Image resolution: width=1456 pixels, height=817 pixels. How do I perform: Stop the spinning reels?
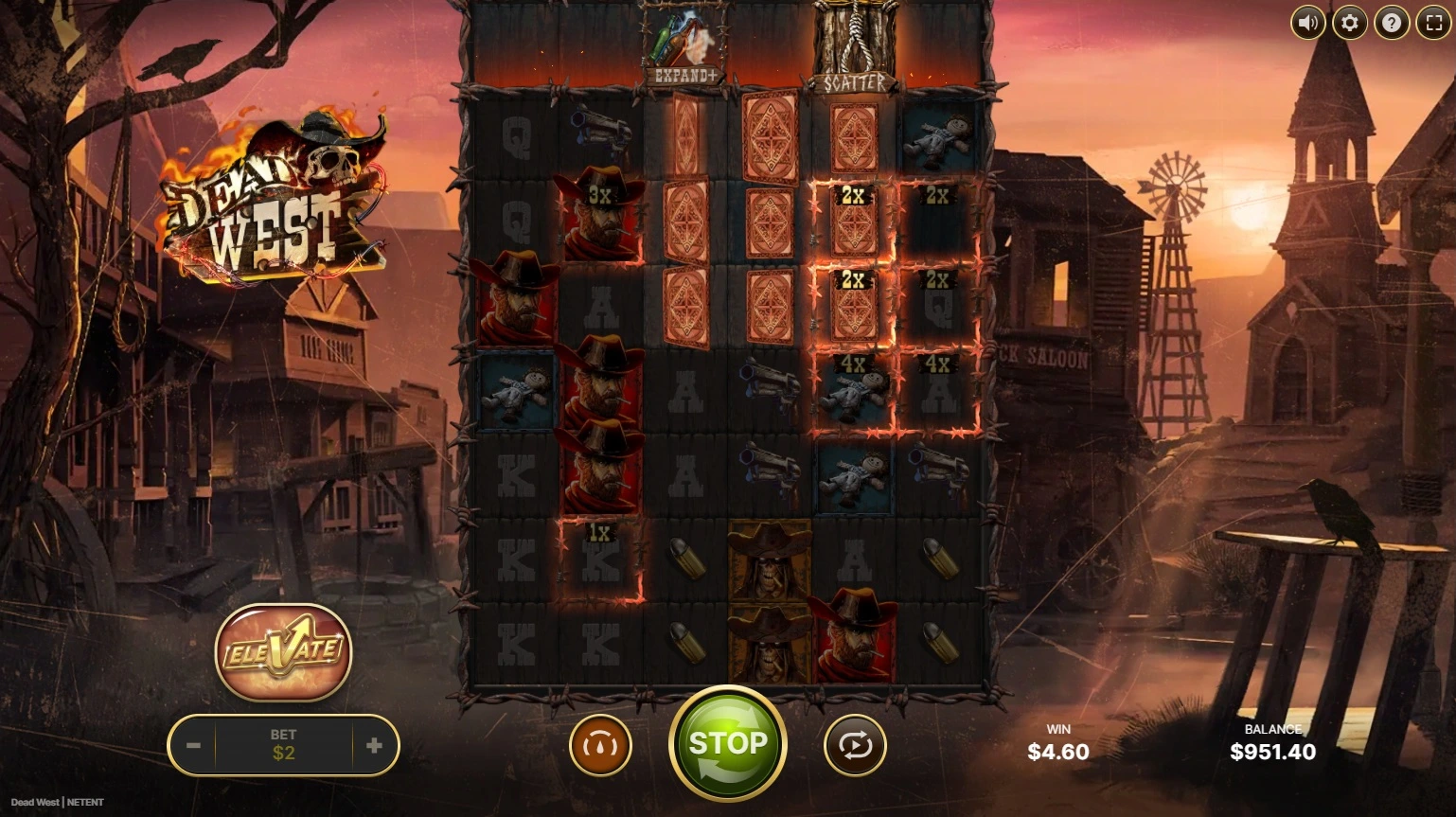coord(727,744)
